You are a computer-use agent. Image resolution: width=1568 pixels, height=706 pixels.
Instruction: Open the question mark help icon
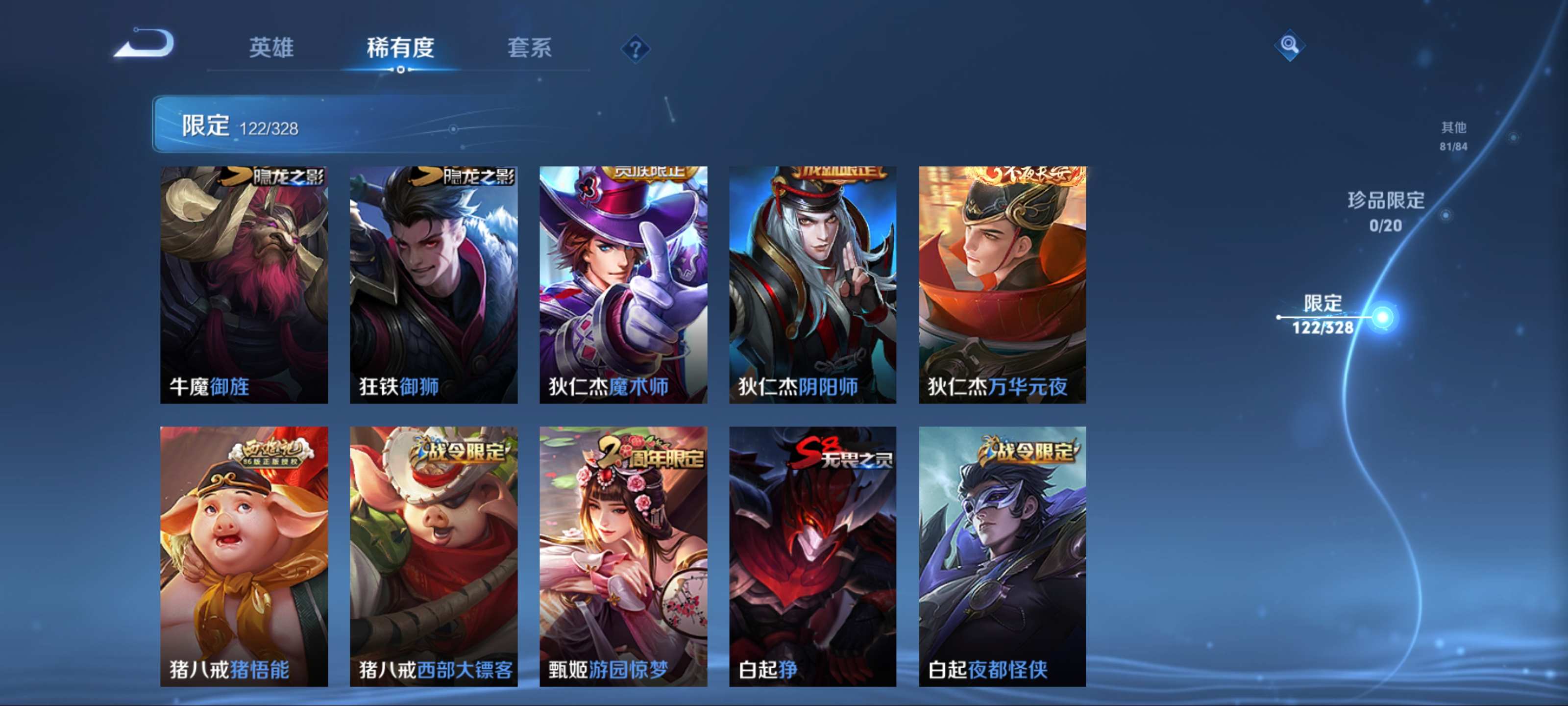click(635, 49)
